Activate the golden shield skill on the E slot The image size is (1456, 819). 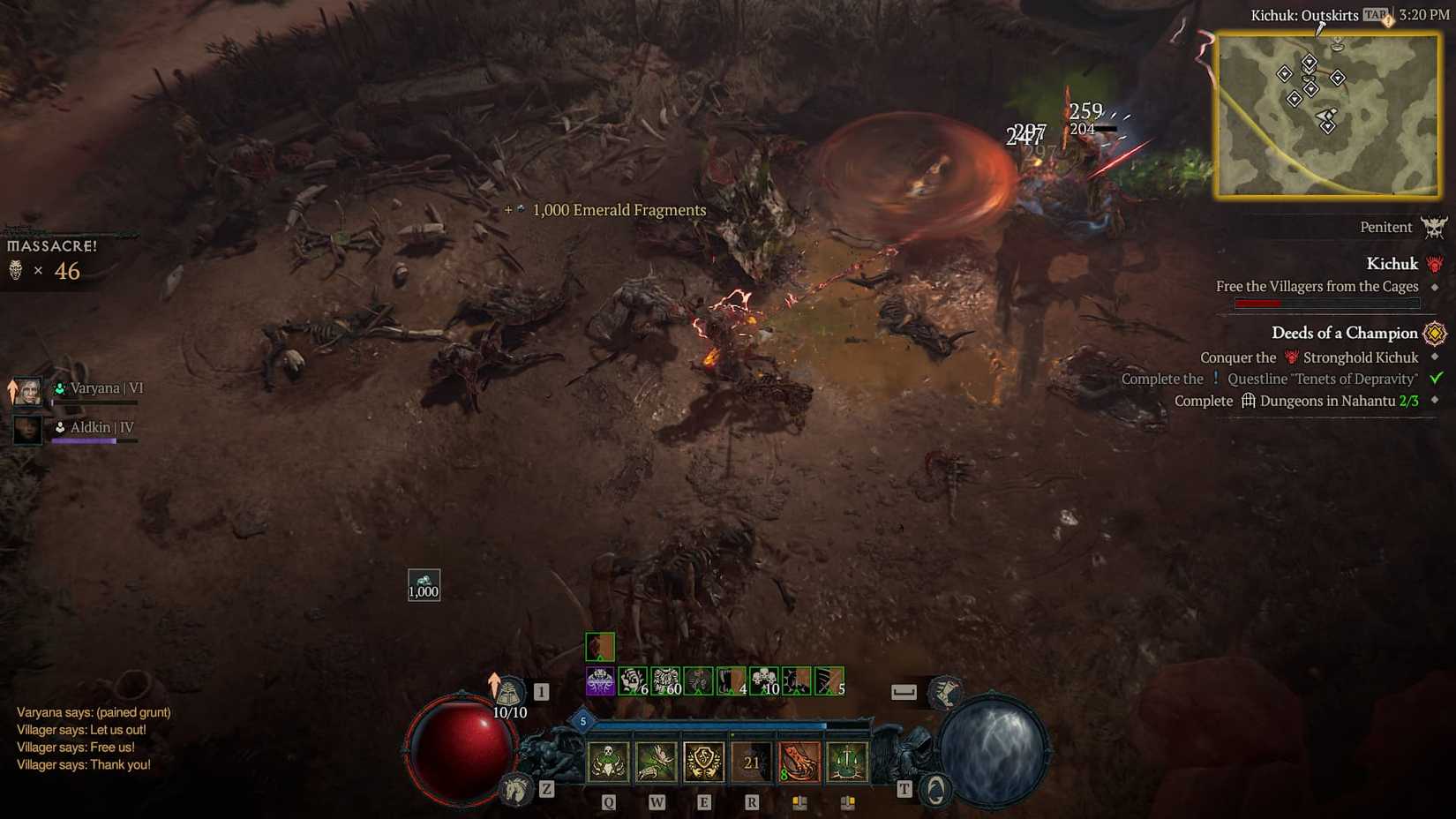click(x=704, y=762)
